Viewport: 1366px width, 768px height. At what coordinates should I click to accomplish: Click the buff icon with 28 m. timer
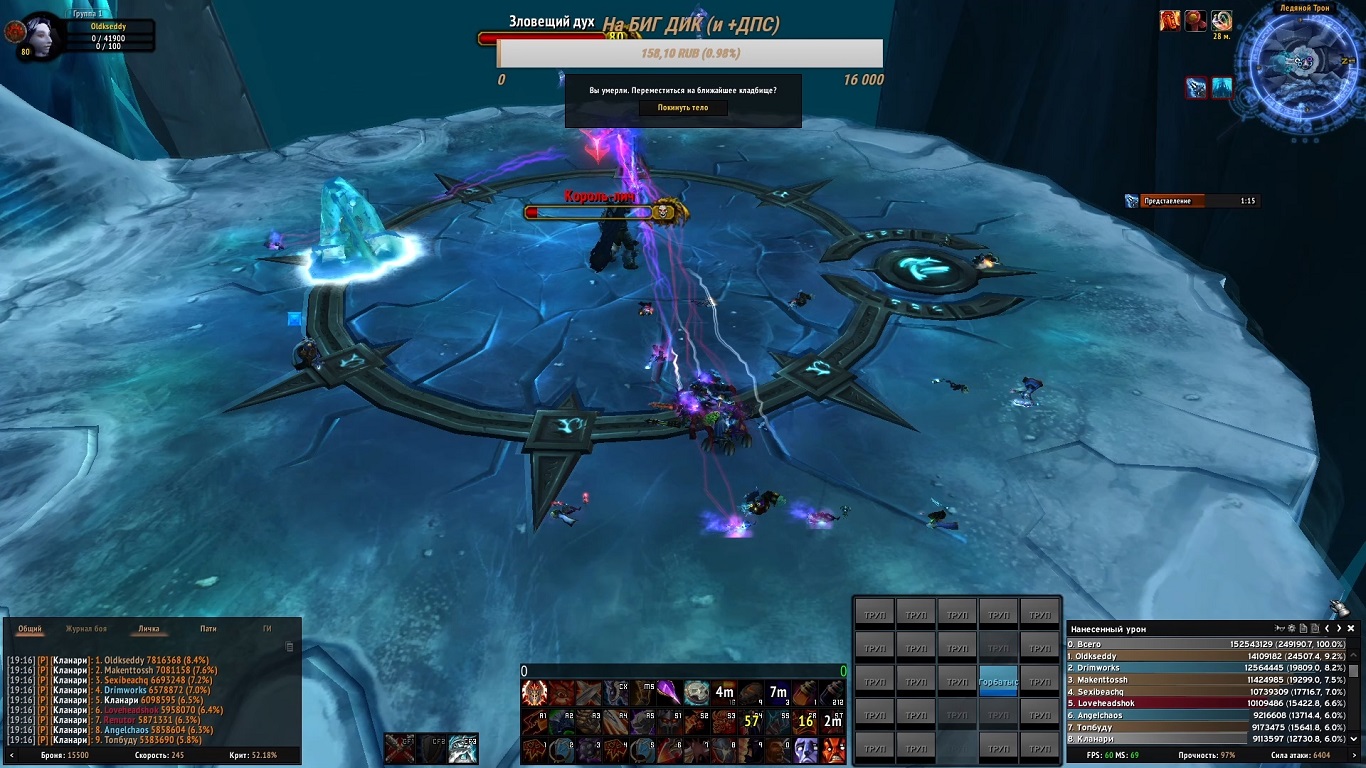pos(1221,21)
